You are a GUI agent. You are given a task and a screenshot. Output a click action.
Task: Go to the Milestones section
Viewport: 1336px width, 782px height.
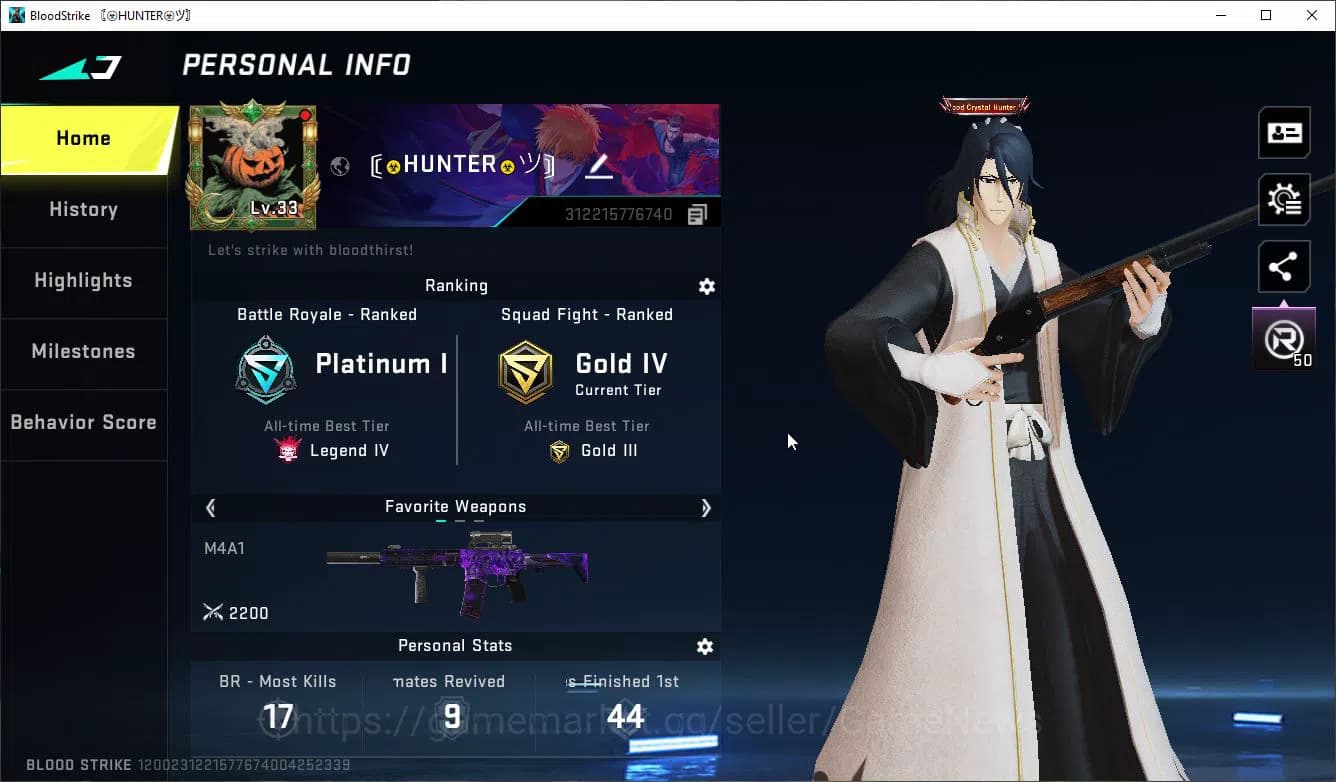coord(83,352)
